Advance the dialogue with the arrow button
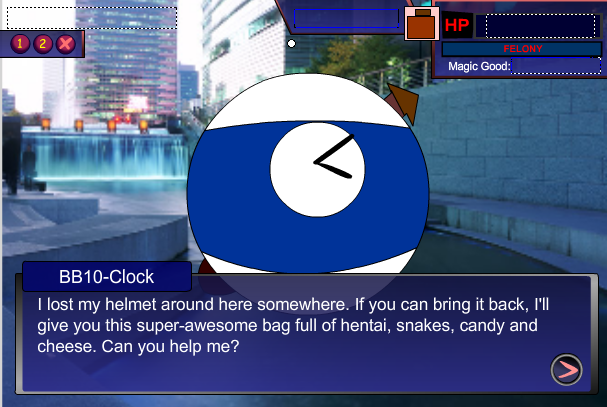This screenshot has width=607, height=407. [566, 370]
